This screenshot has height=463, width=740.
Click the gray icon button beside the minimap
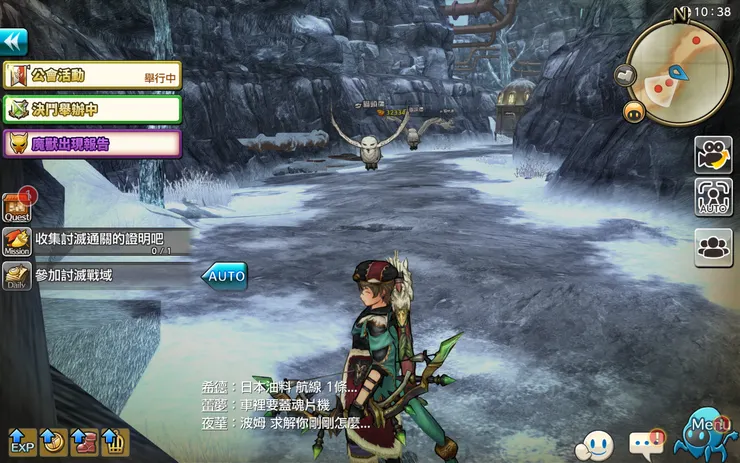coord(624,74)
